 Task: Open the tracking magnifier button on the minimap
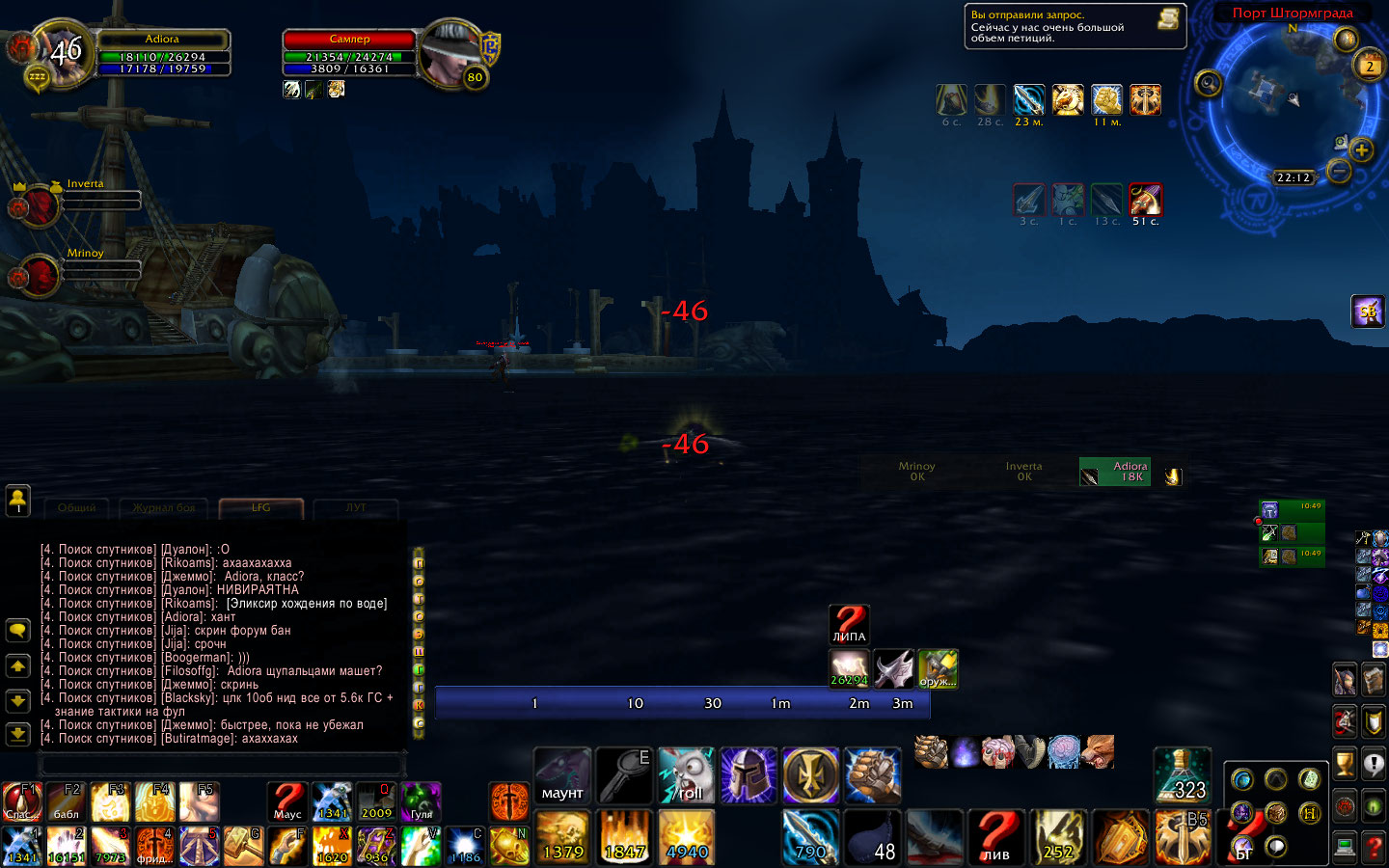point(1208,84)
